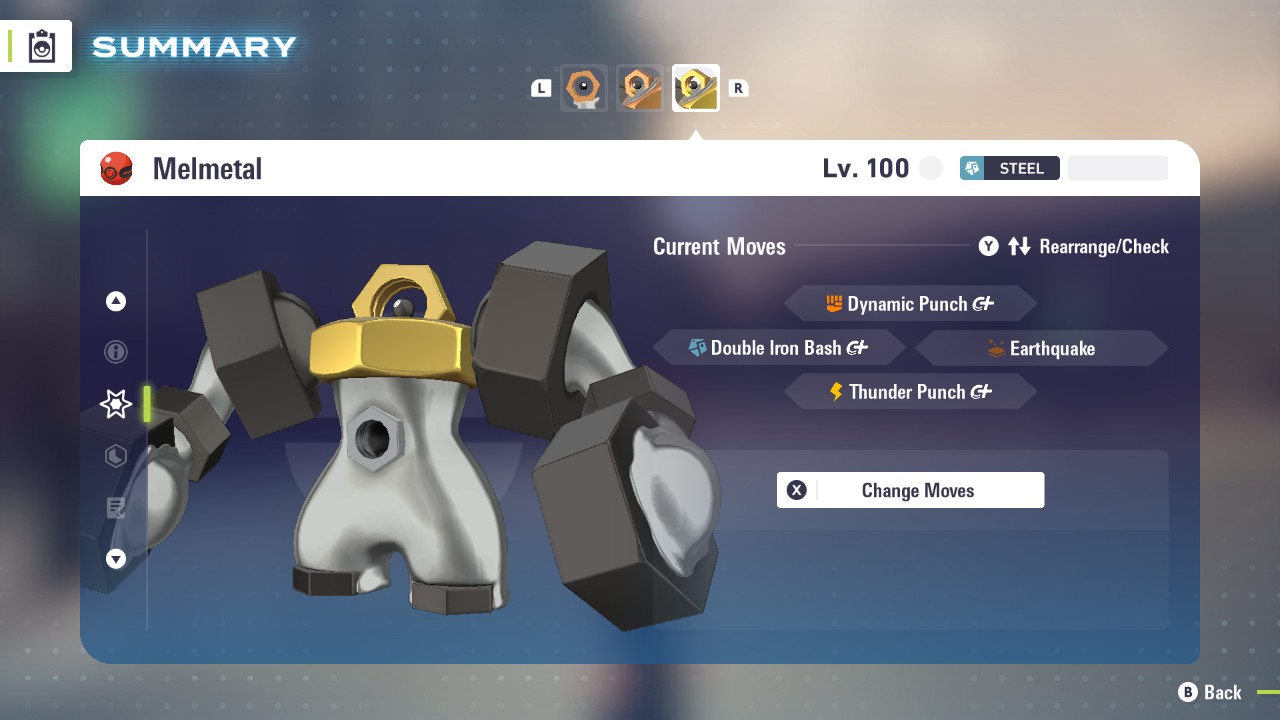Image resolution: width=1280 pixels, height=720 pixels.
Task: Click the Poké Ball beside Melmetal's name
Action: coord(116,168)
